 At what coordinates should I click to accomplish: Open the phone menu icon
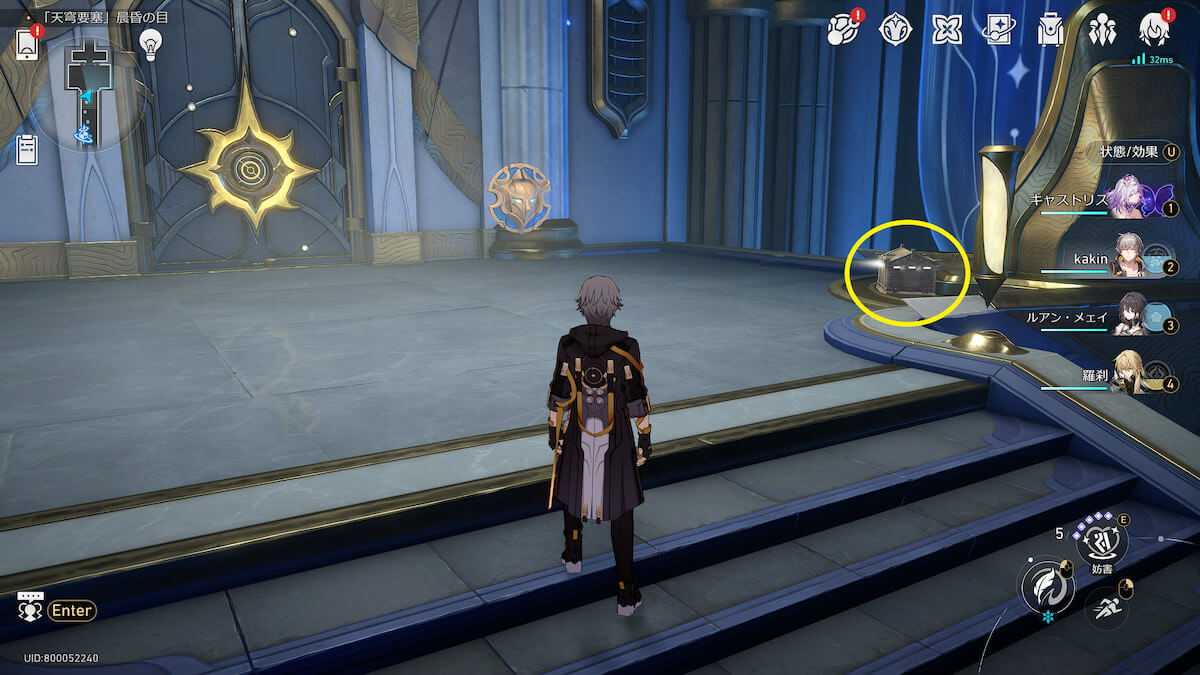[27, 45]
